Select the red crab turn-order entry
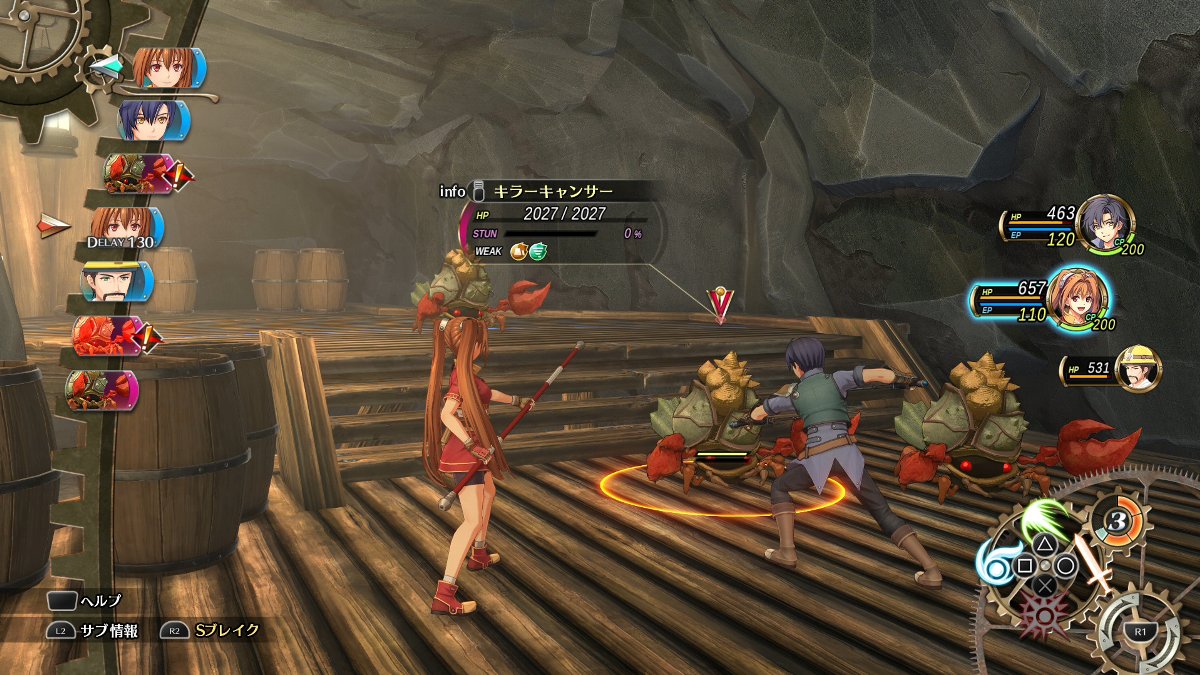Image resolution: width=1200 pixels, height=675 pixels. point(108,336)
